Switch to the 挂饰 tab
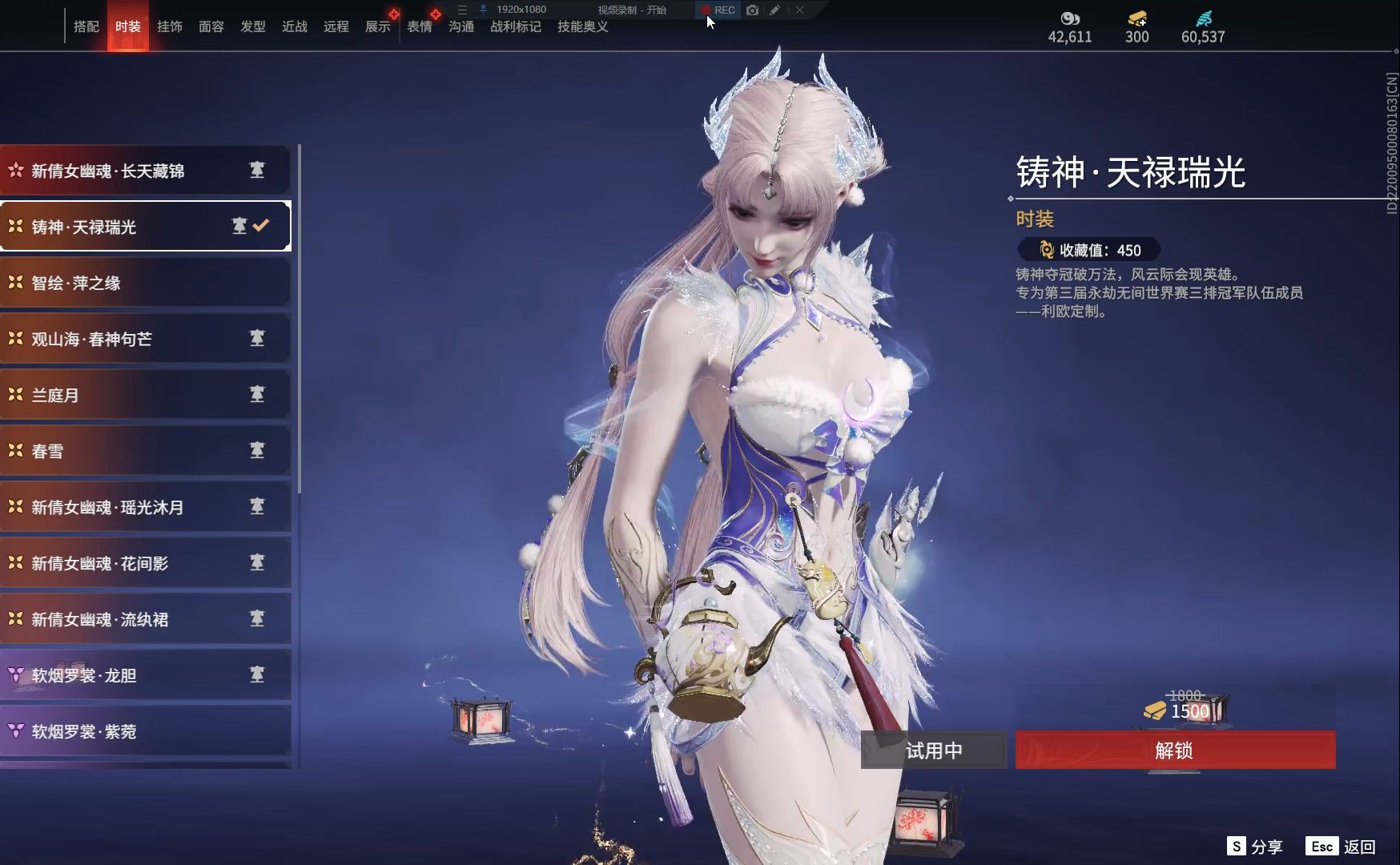Screen dimensions: 1400x865 click(x=169, y=26)
